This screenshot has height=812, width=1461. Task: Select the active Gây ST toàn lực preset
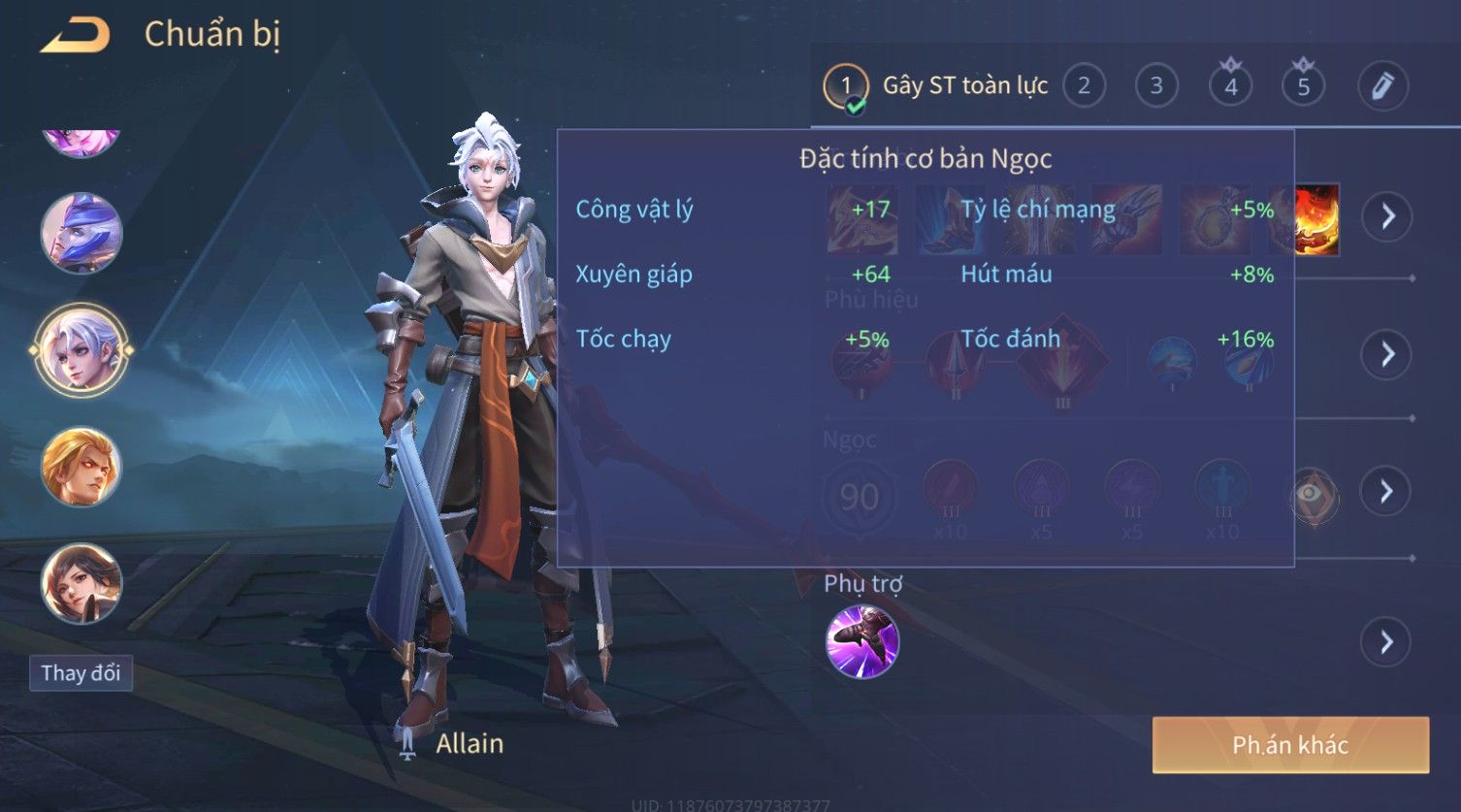(936, 86)
